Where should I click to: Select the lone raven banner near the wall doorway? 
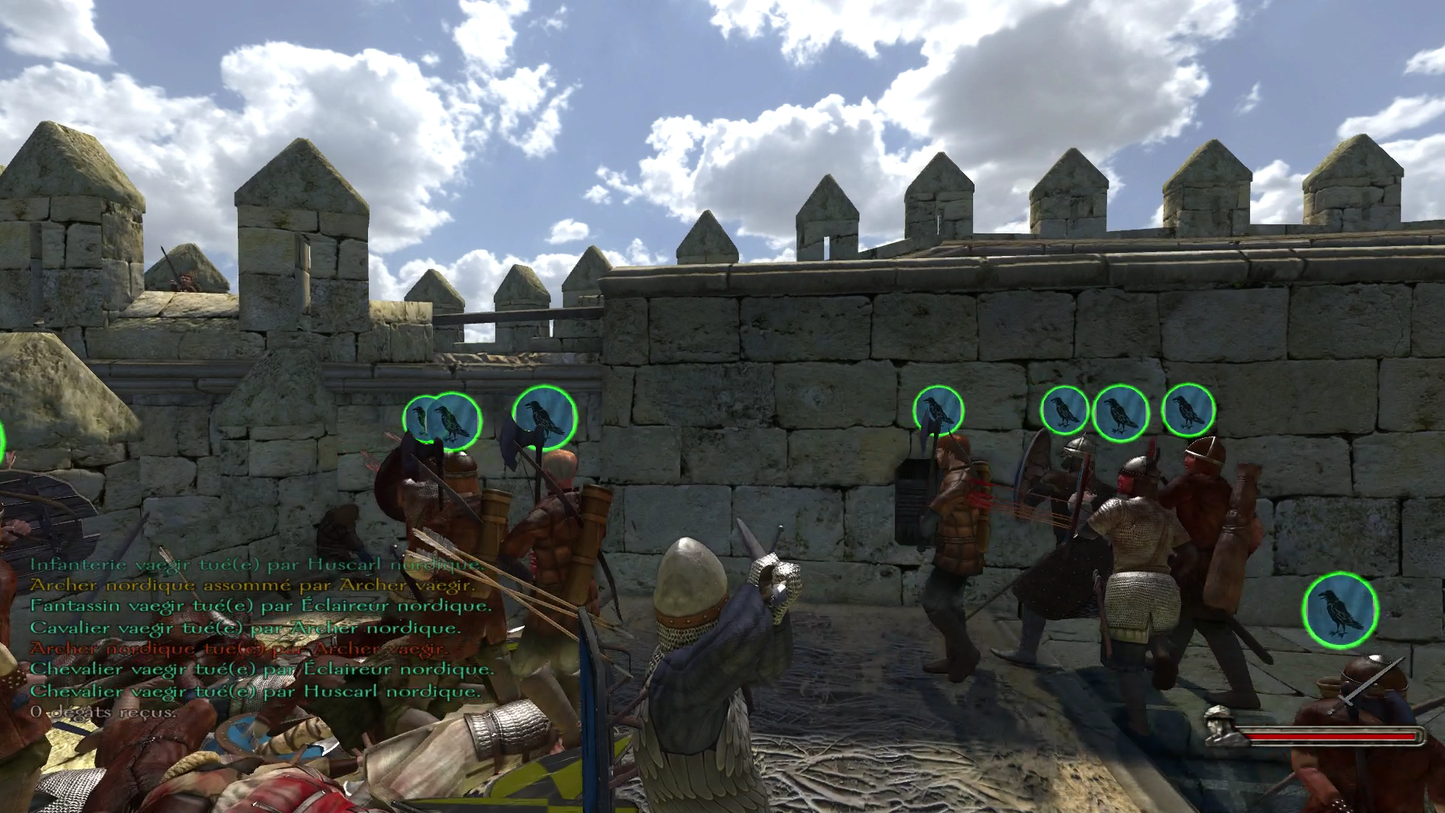[x=936, y=409]
